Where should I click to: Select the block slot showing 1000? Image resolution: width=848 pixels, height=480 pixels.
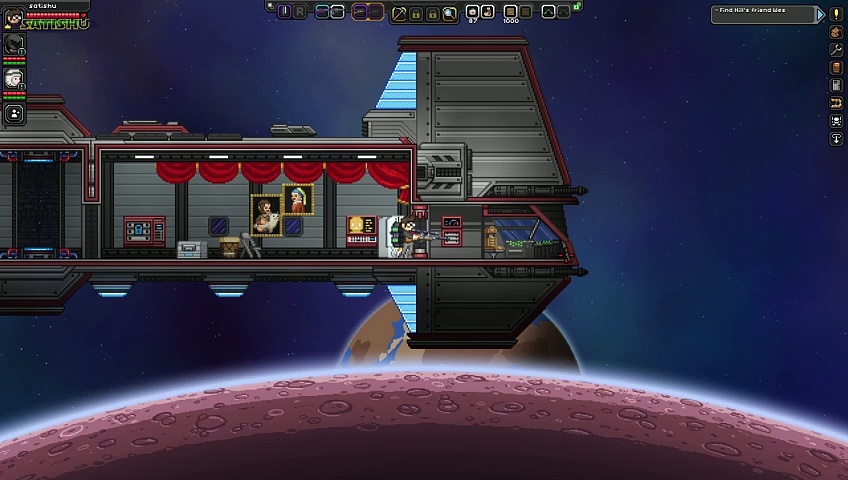(x=510, y=12)
